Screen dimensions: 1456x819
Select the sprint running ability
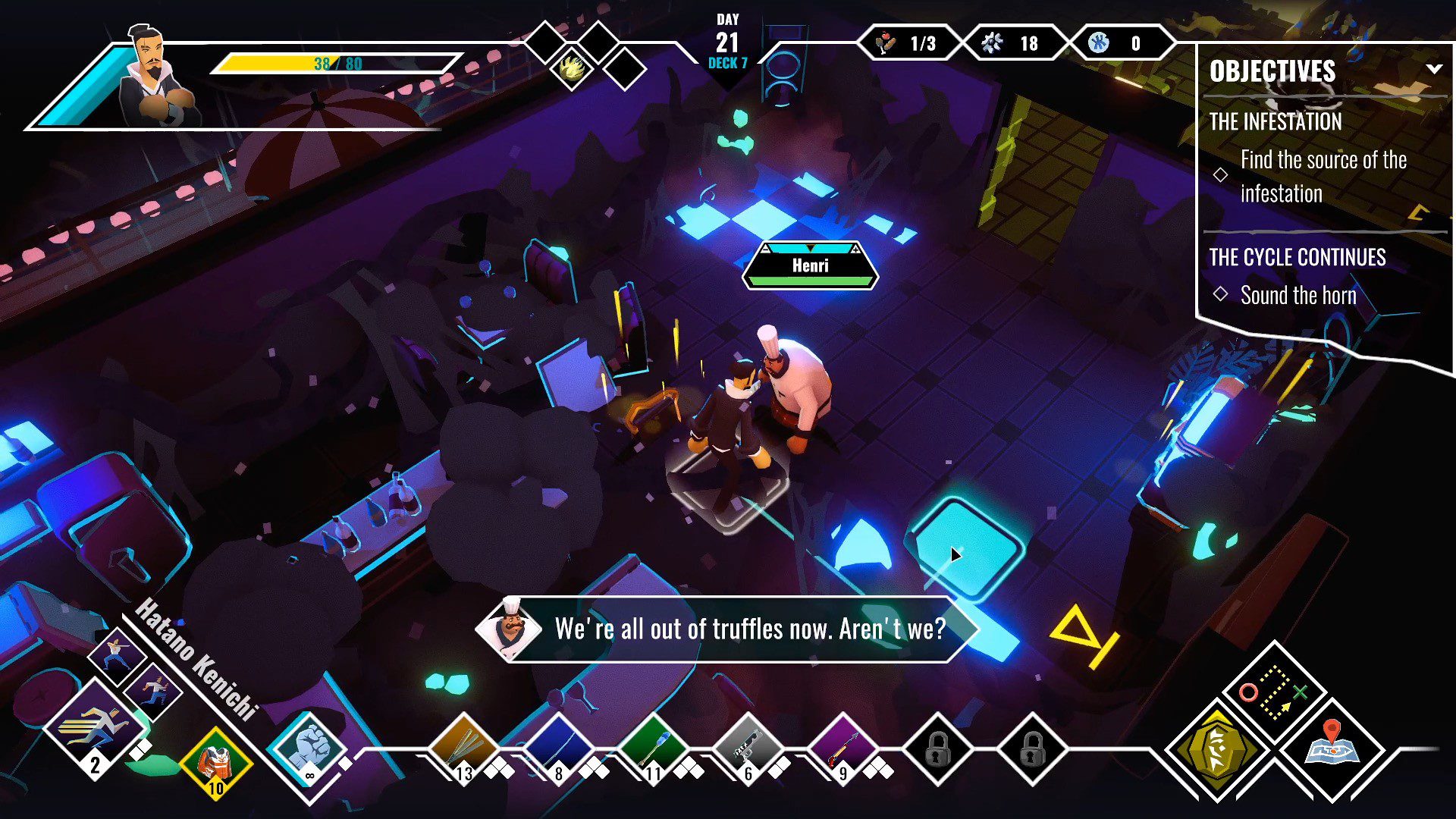(95, 727)
